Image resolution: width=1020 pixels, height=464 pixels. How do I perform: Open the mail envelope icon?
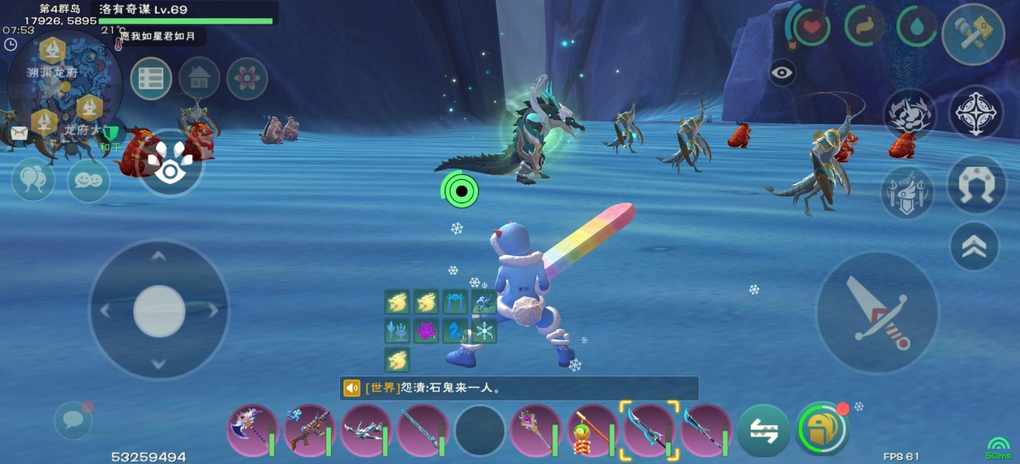point(19,132)
